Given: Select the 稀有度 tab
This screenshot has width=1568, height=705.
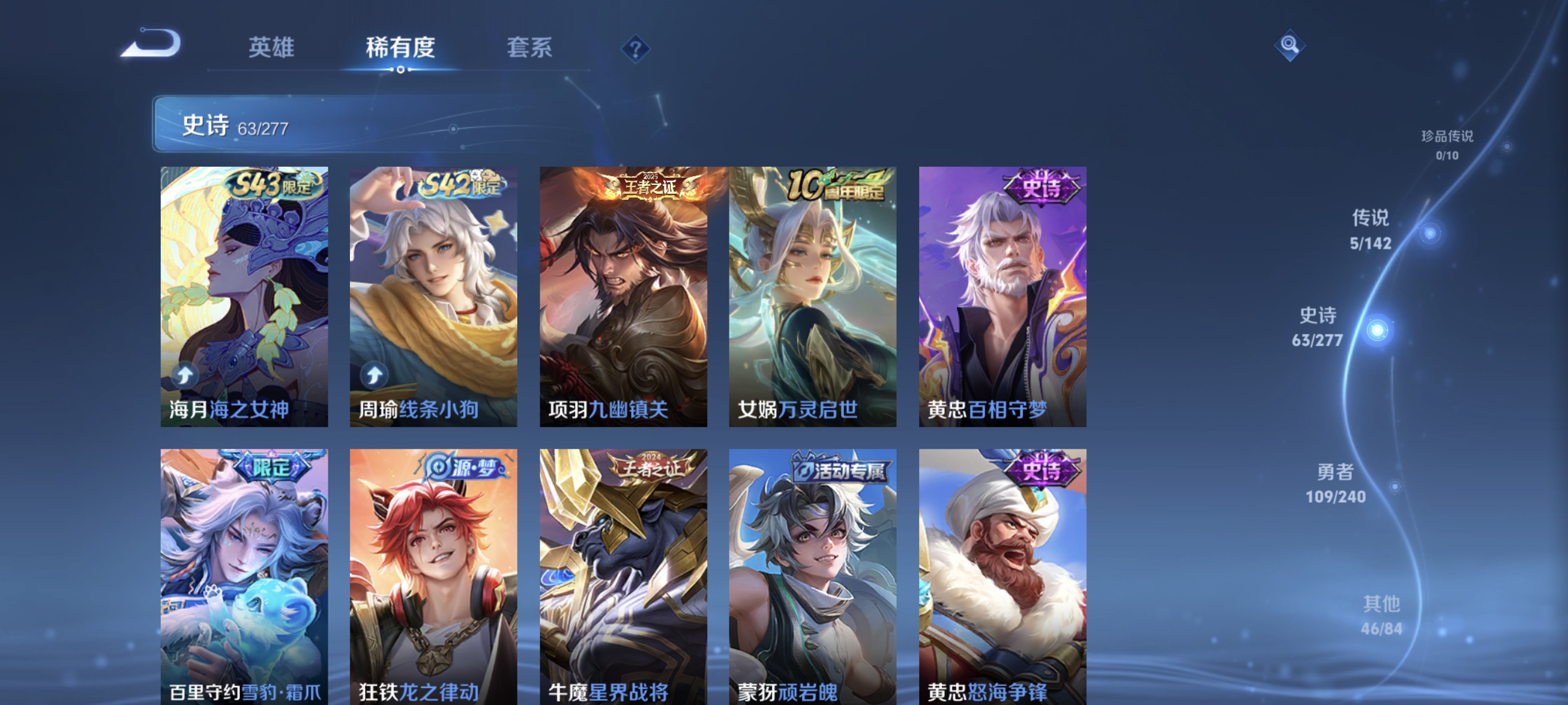Looking at the screenshot, I should click(401, 49).
